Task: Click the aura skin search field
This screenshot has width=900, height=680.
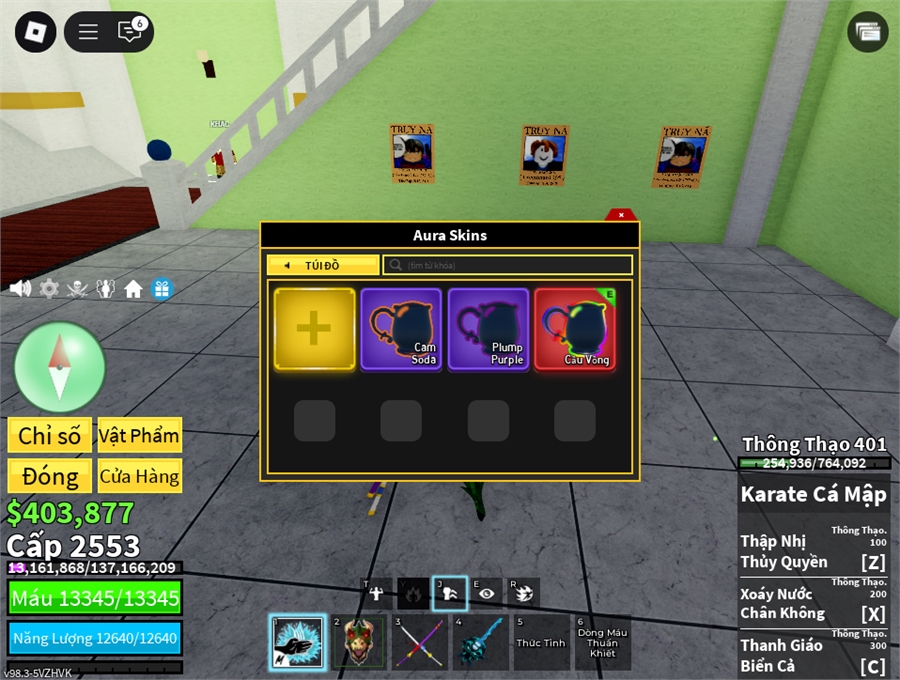Action: (x=508, y=265)
